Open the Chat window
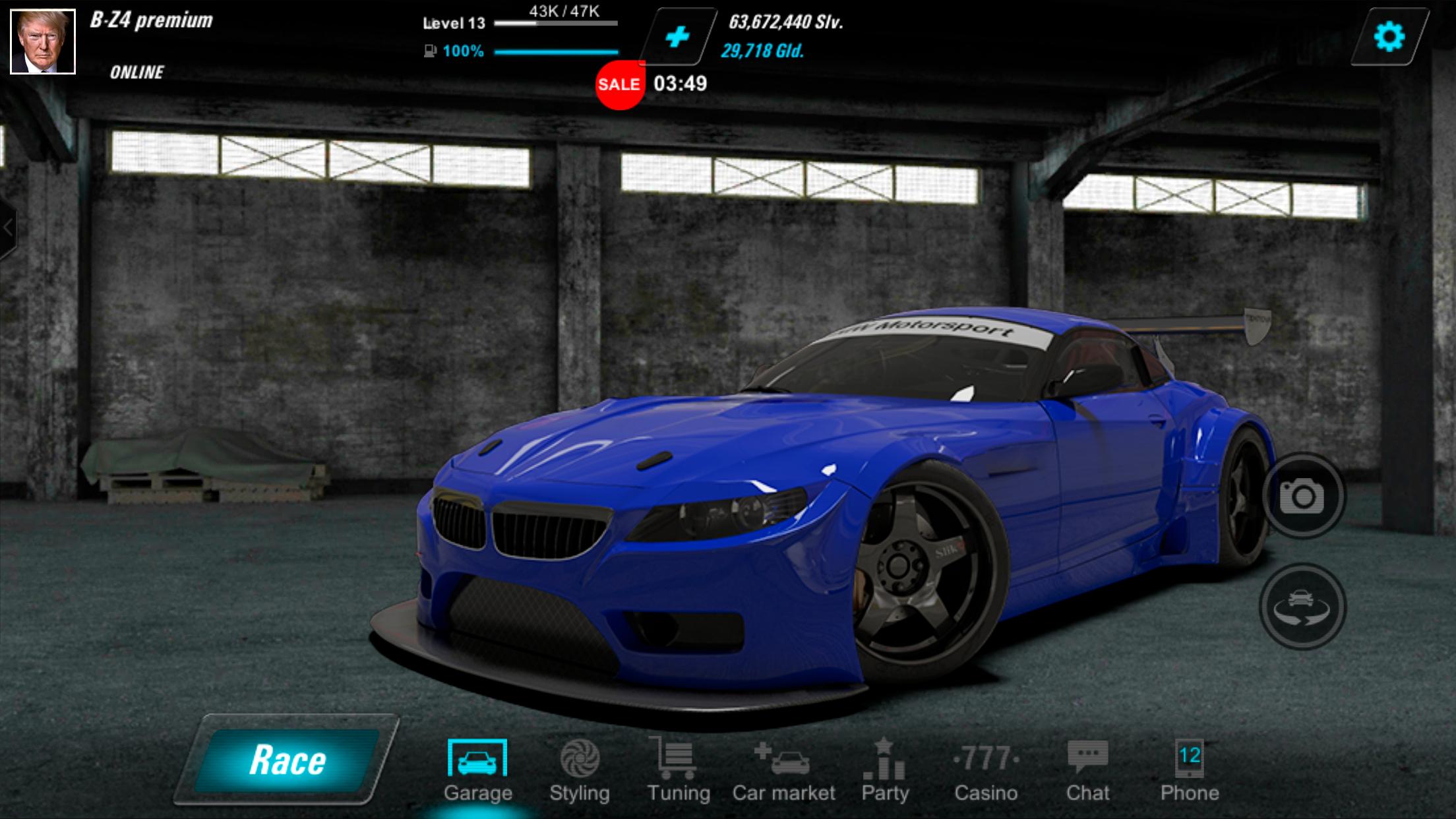Image resolution: width=1456 pixels, height=819 pixels. 1087,770
